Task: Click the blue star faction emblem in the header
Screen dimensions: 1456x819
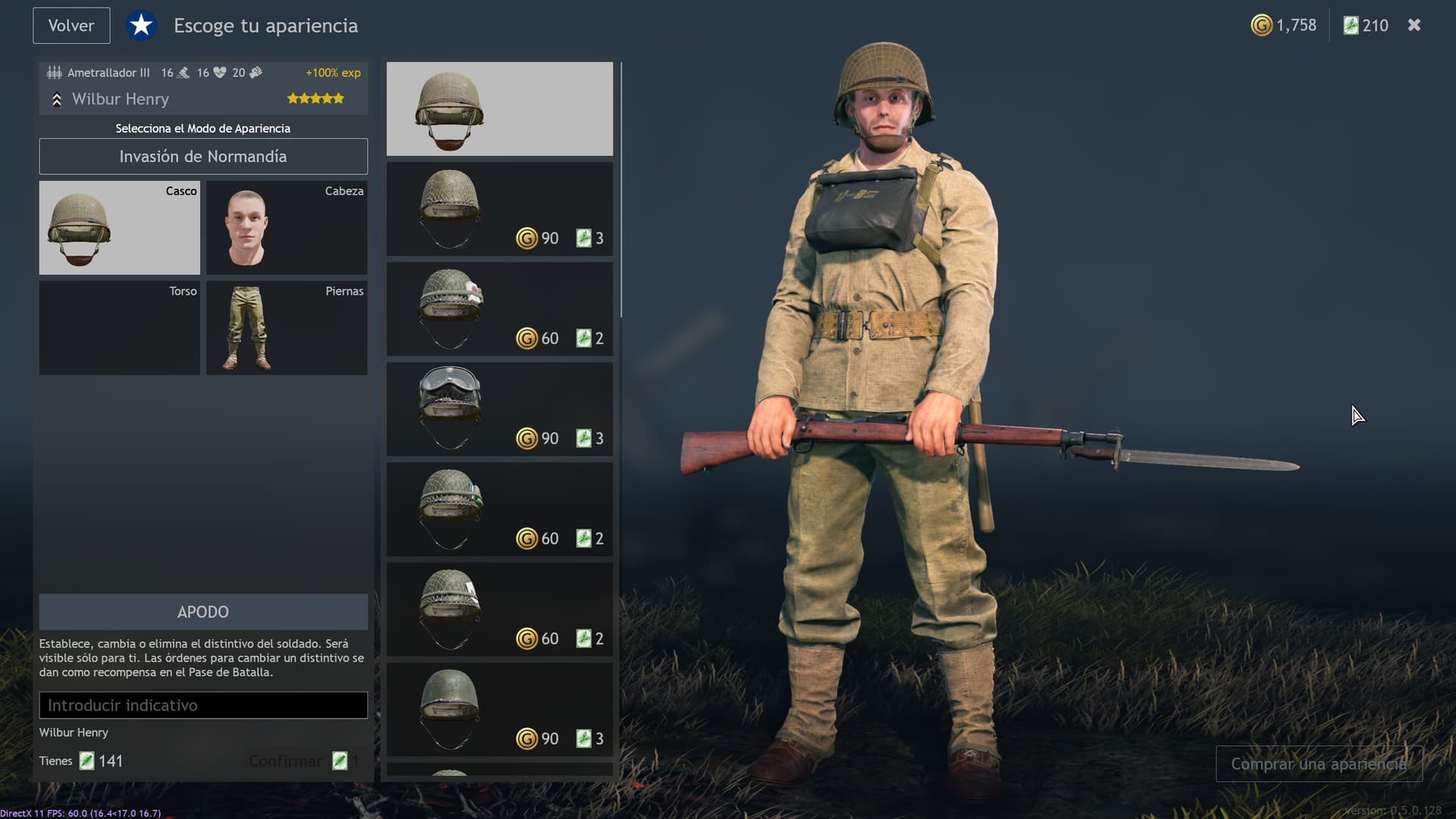Action: (141, 25)
